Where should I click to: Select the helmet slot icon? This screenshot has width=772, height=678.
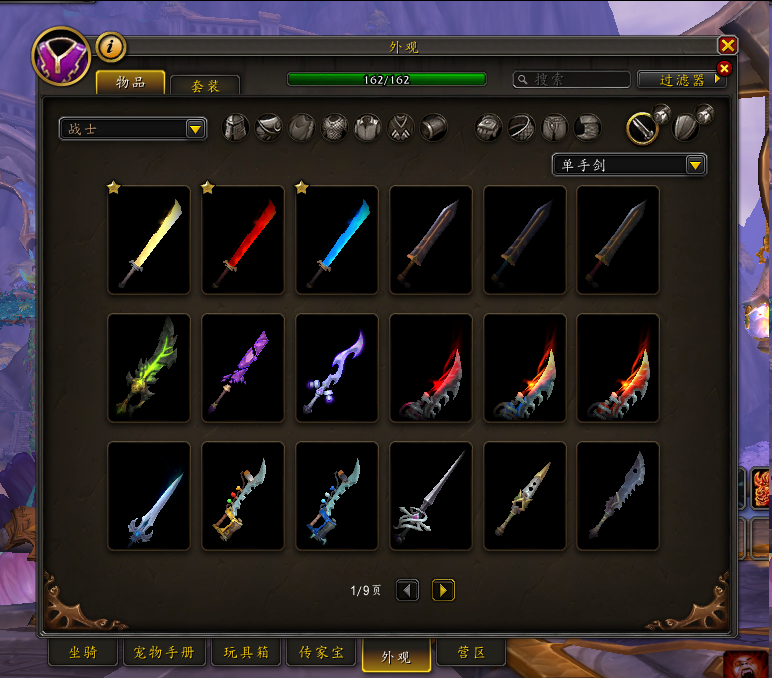click(x=236, y=128)
